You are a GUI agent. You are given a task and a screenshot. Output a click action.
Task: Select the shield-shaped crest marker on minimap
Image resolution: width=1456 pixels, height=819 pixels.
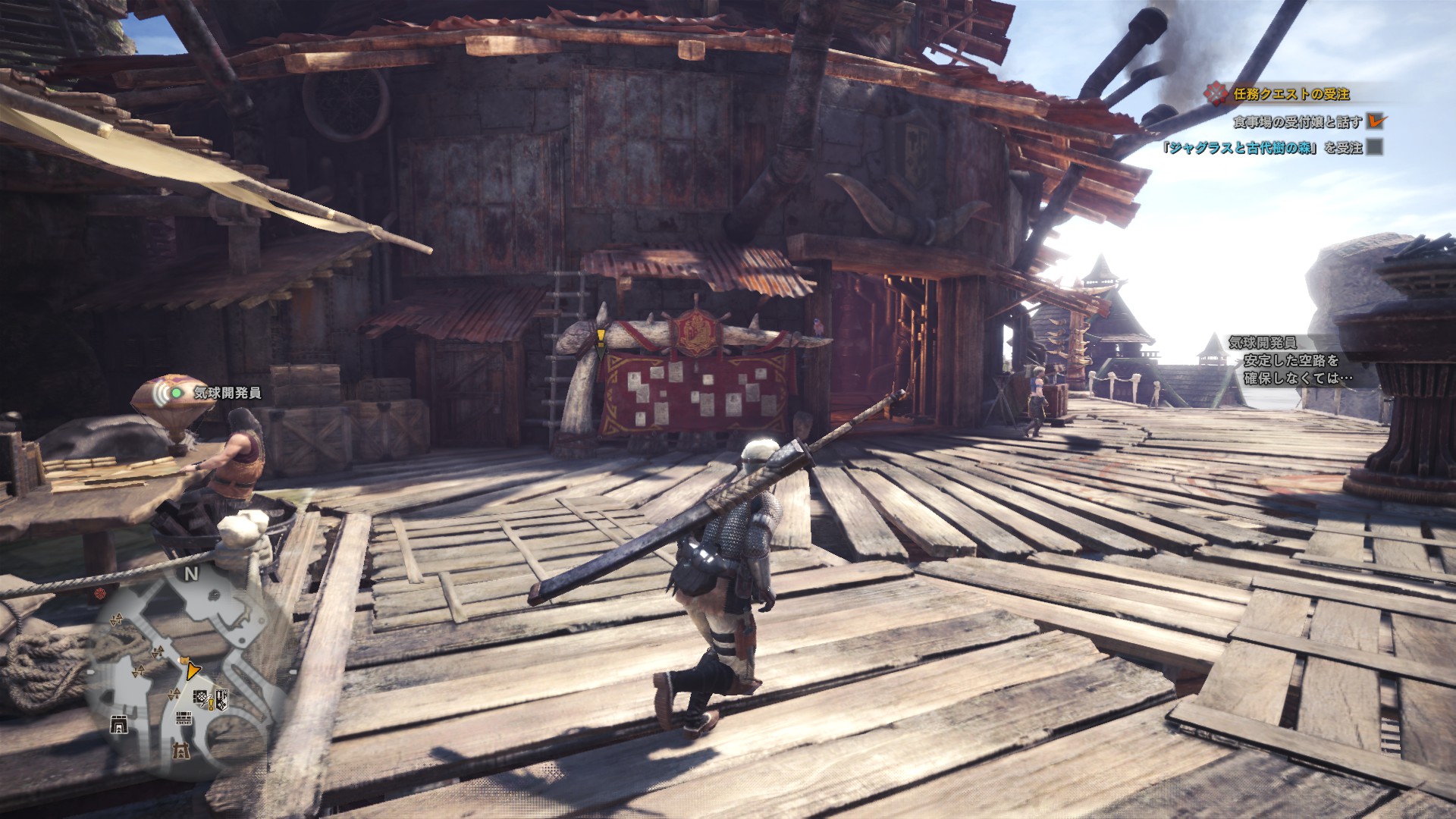tap(221, 698)
